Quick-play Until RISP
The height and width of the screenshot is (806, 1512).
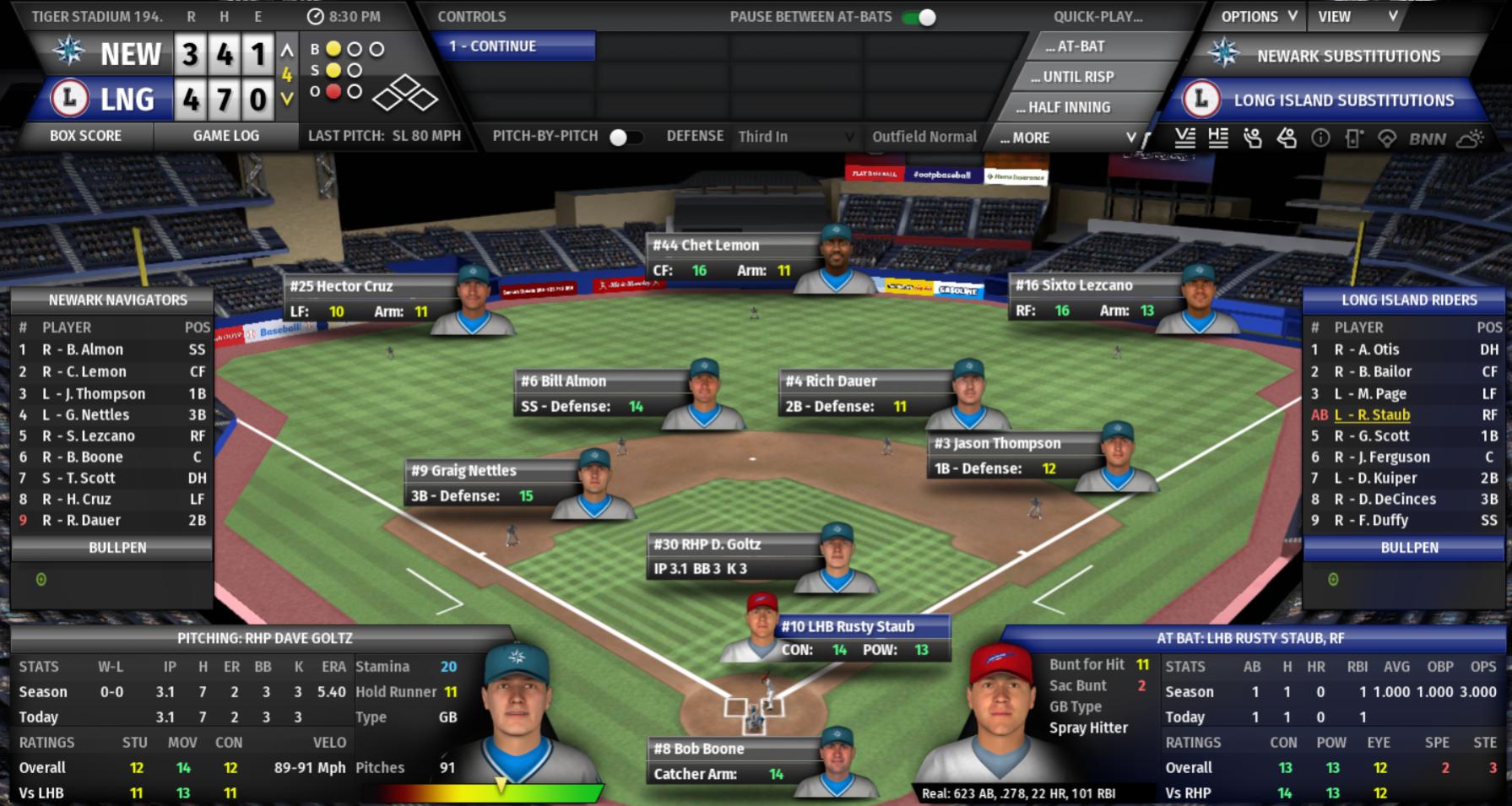[x=1071, y=77]
